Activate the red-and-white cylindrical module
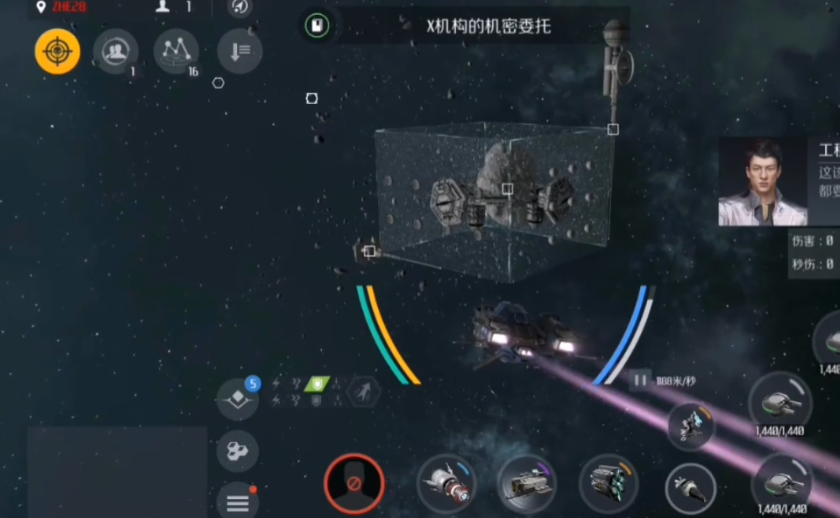Screen dimensions: 840x518 click(446, 484)
